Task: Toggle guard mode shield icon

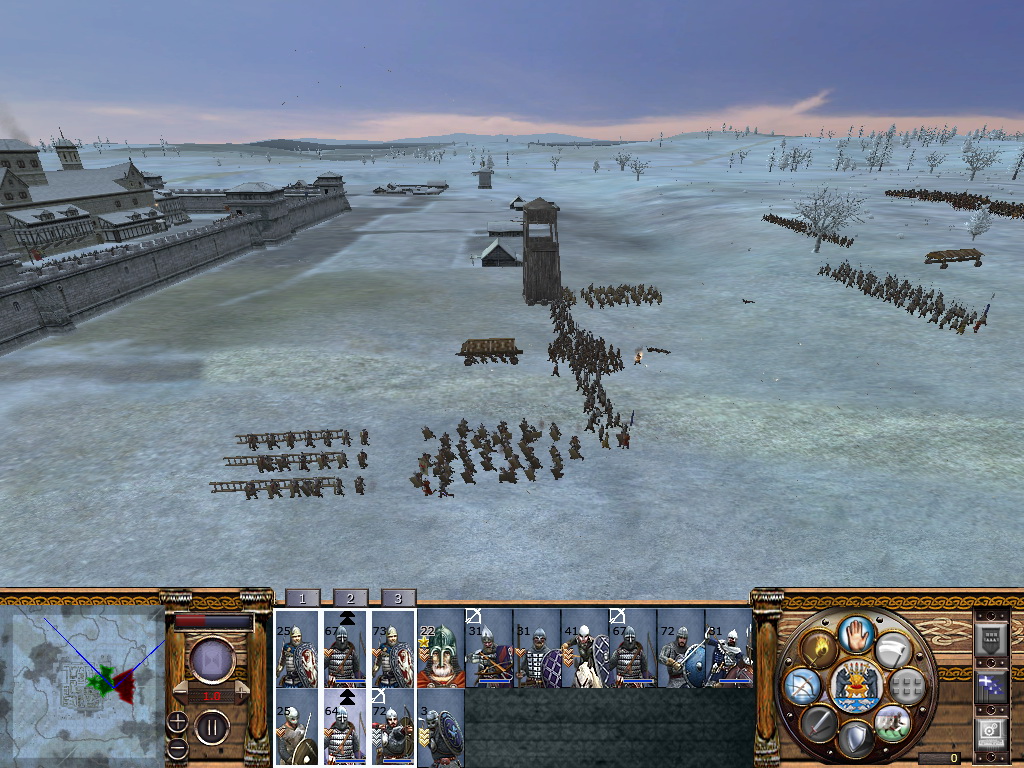Action: click(855, 739)
